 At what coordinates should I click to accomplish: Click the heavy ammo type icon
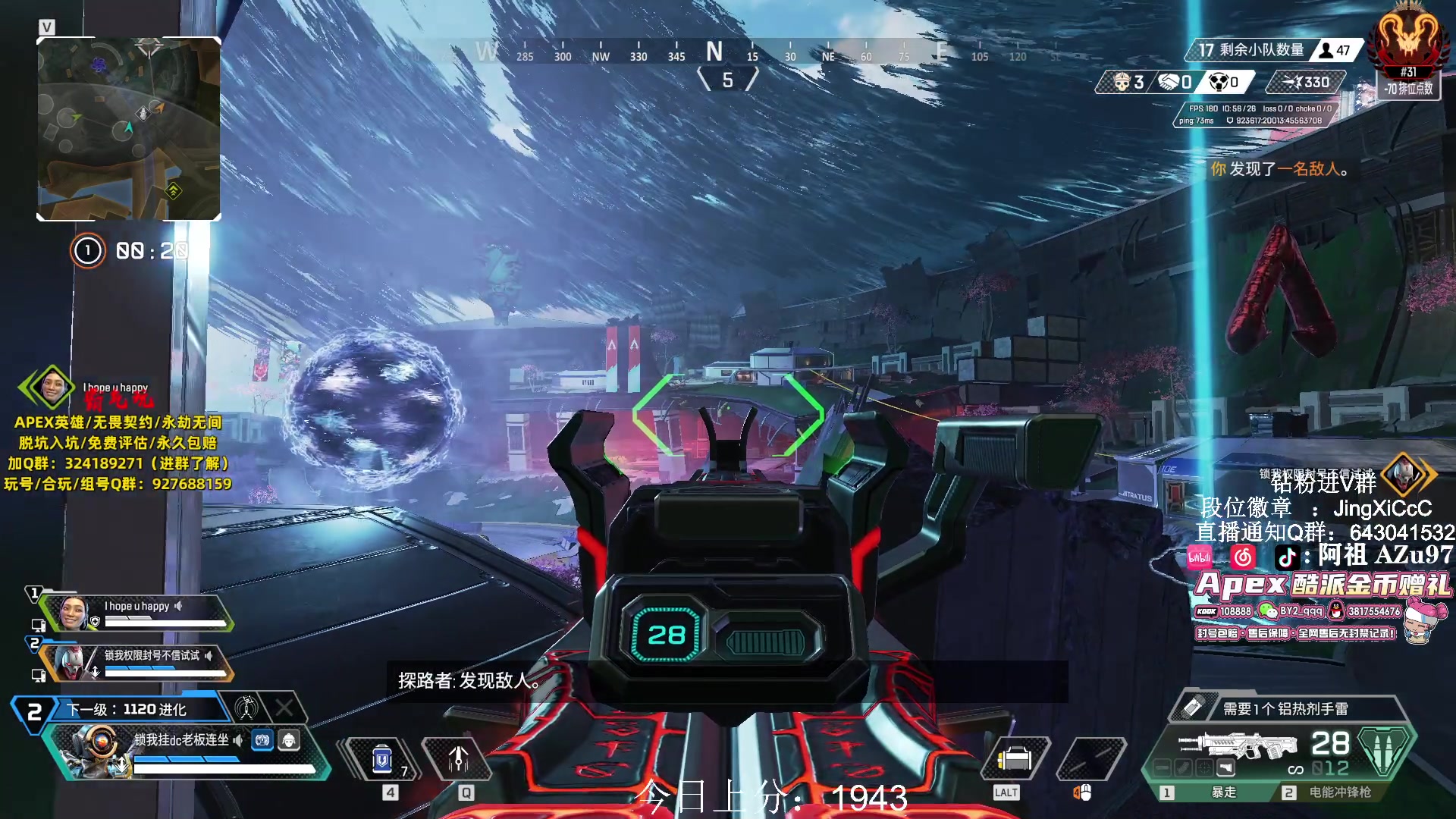(1385, 749)
